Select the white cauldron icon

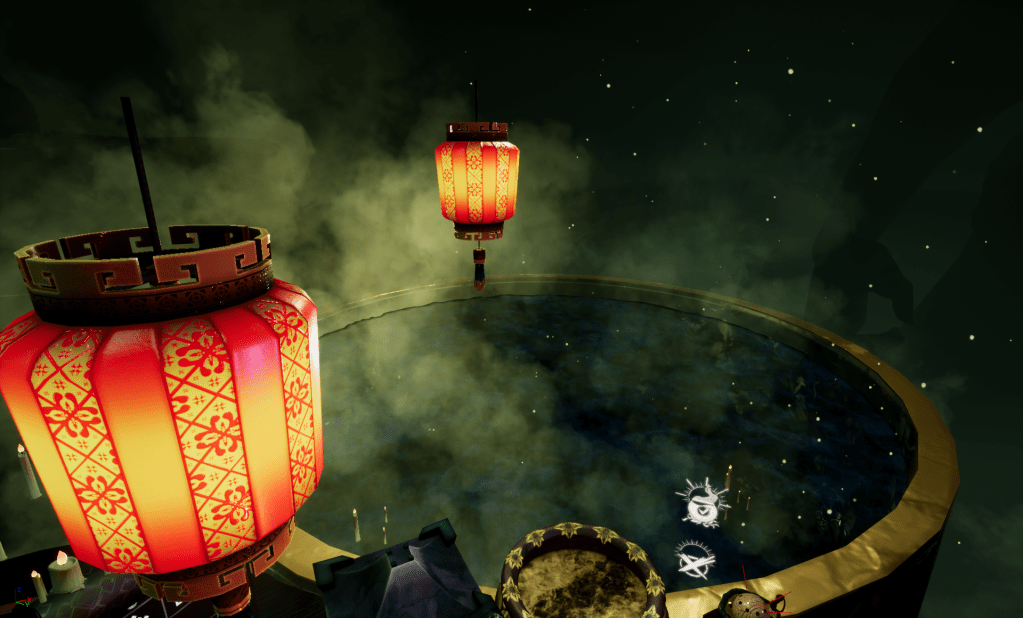[x=703, y=503]
